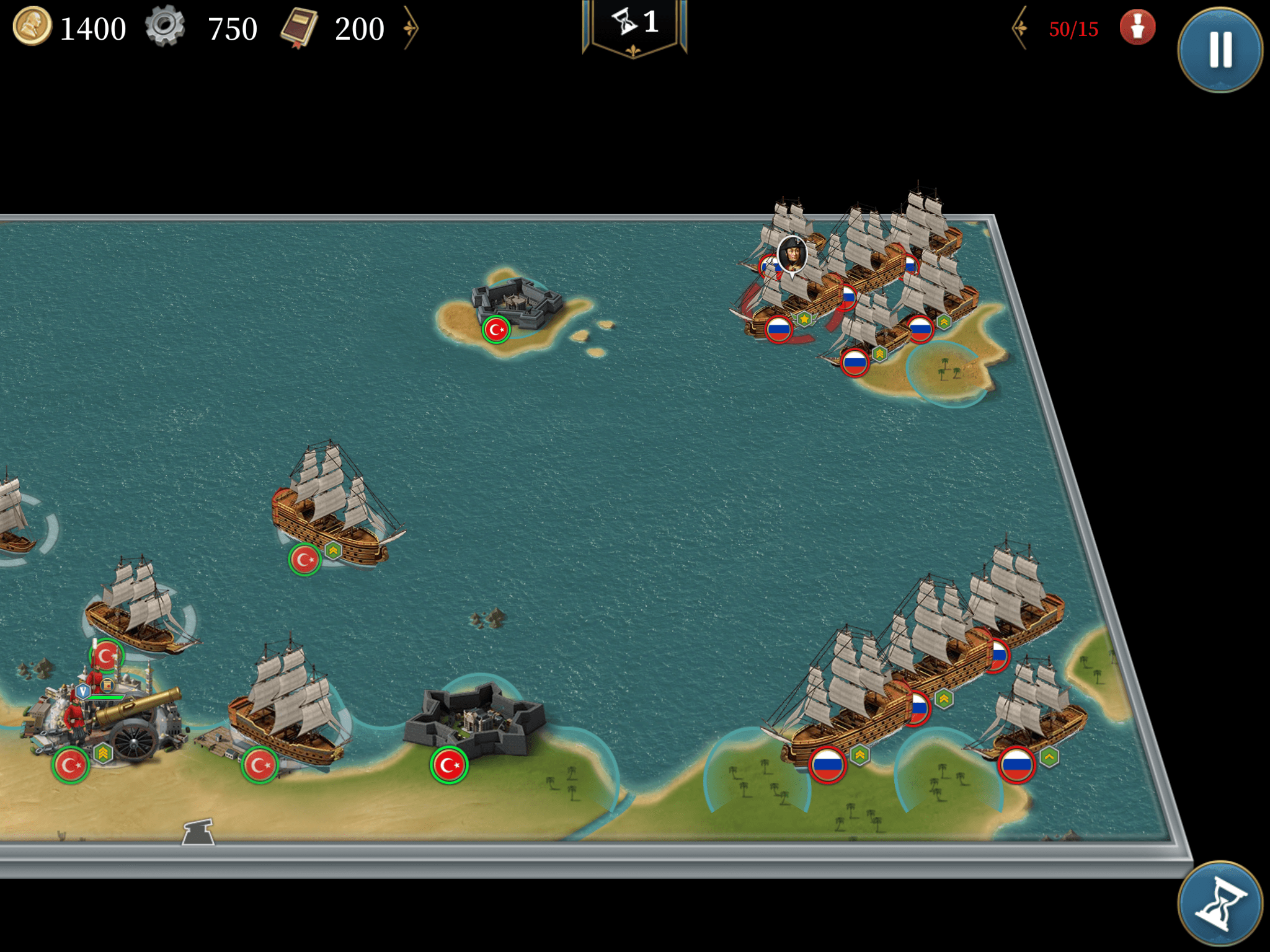This screenshot has height=952, width=1270.
Task: Open the red pawn troop icon
Action: [x=1137, y=28]
